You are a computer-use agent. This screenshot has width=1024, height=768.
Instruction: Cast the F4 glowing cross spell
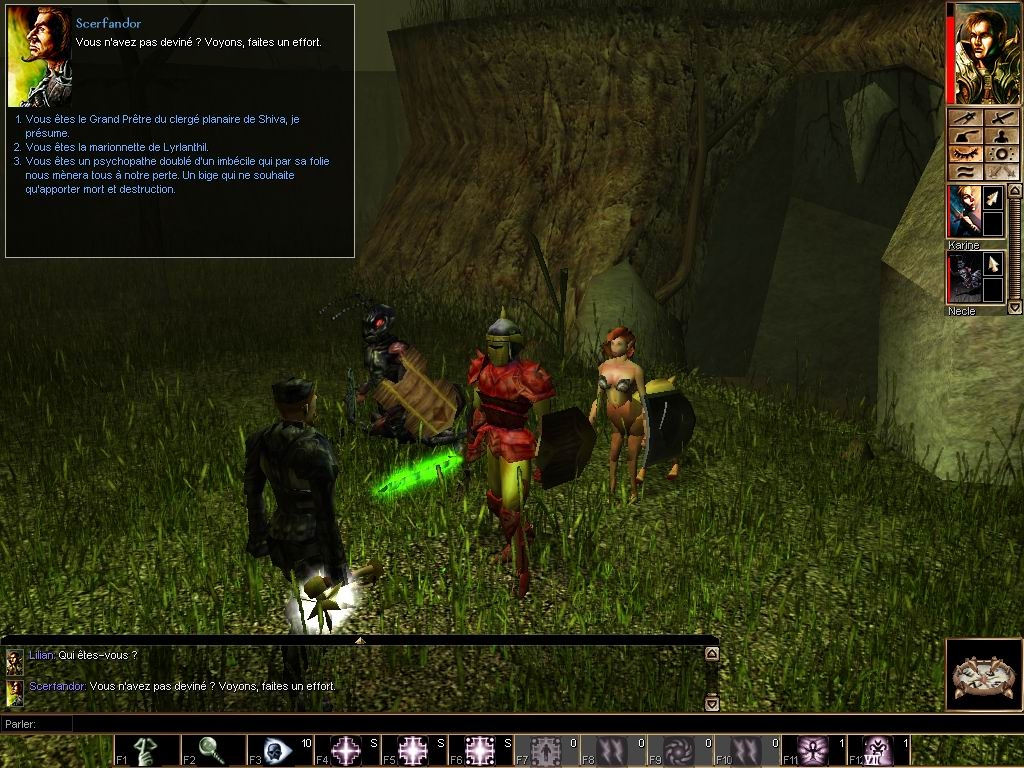[347, 750]
